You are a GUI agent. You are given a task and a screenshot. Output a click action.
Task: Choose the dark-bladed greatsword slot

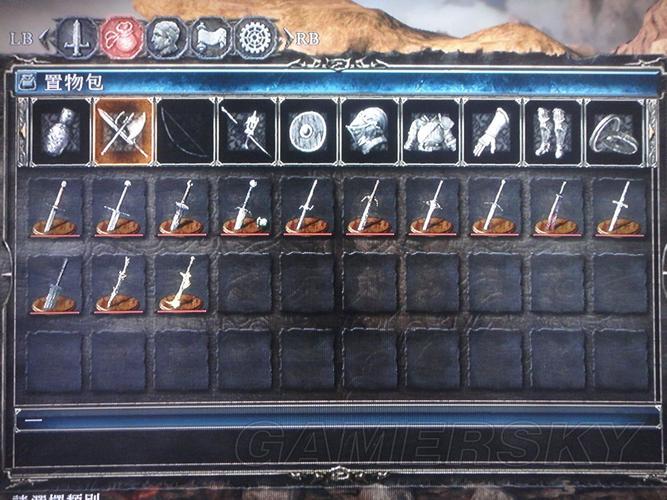tap(55, 284)
